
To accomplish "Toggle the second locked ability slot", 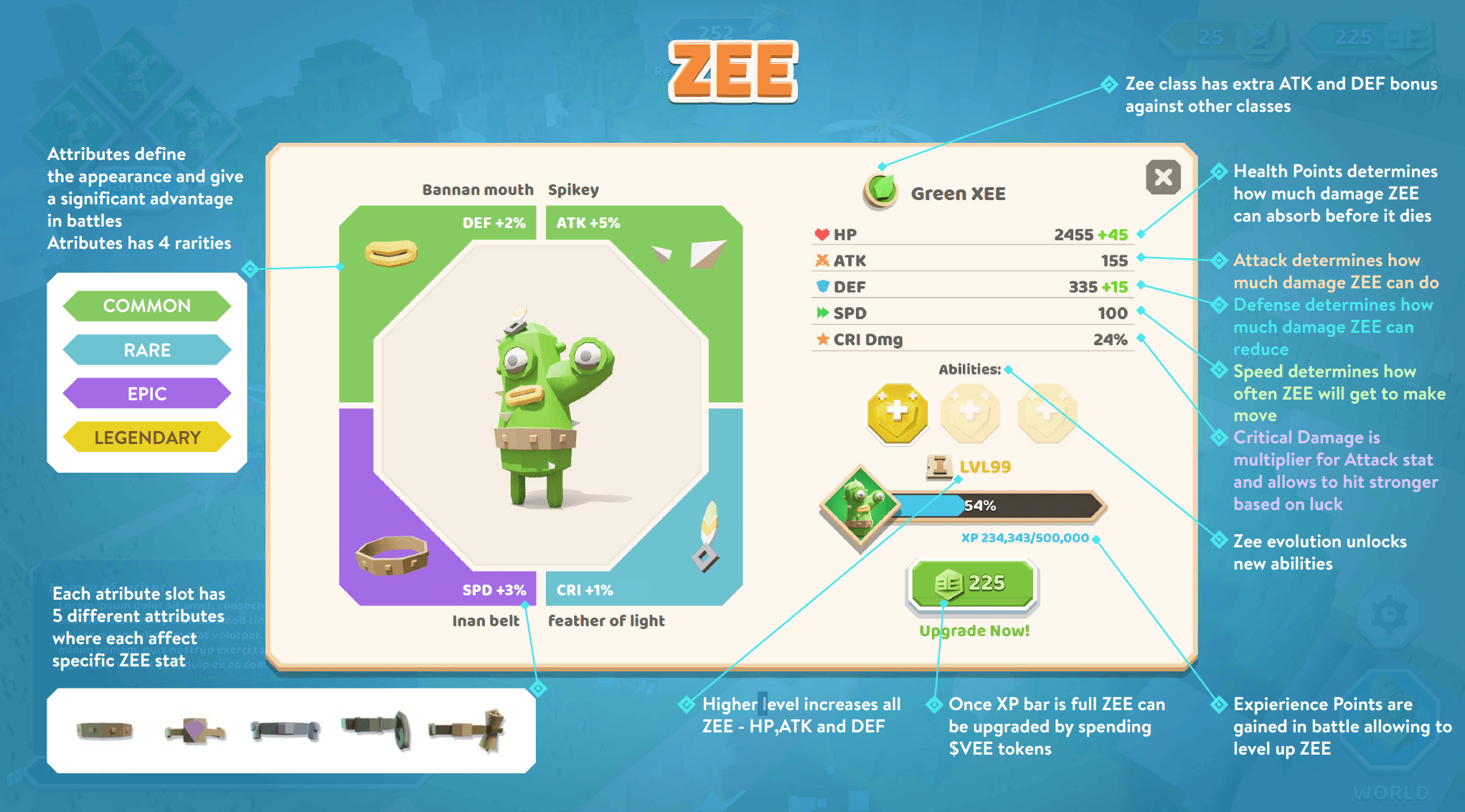I will (x=971, y=414).
